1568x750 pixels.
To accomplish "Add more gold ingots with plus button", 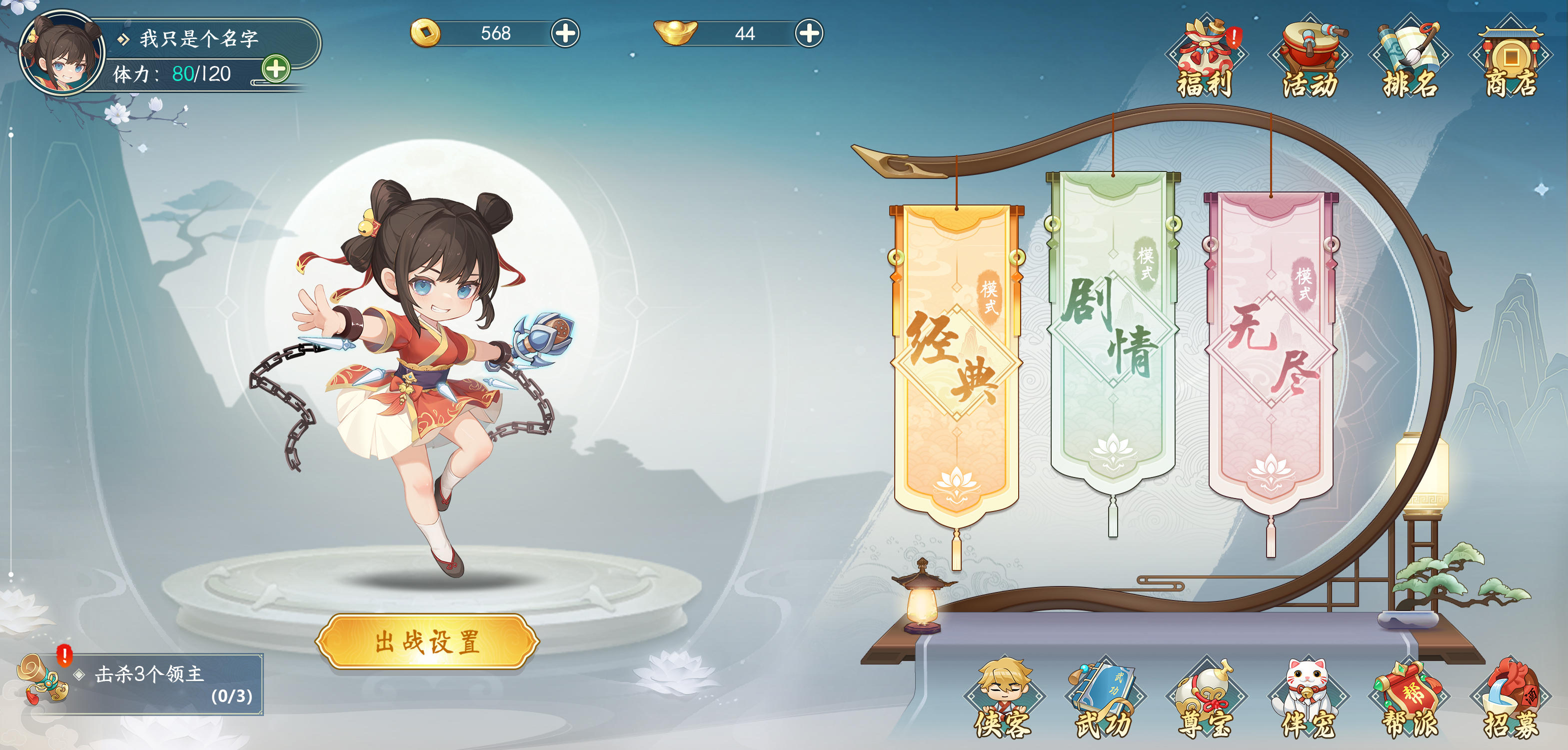I will [x=809, y=33].
